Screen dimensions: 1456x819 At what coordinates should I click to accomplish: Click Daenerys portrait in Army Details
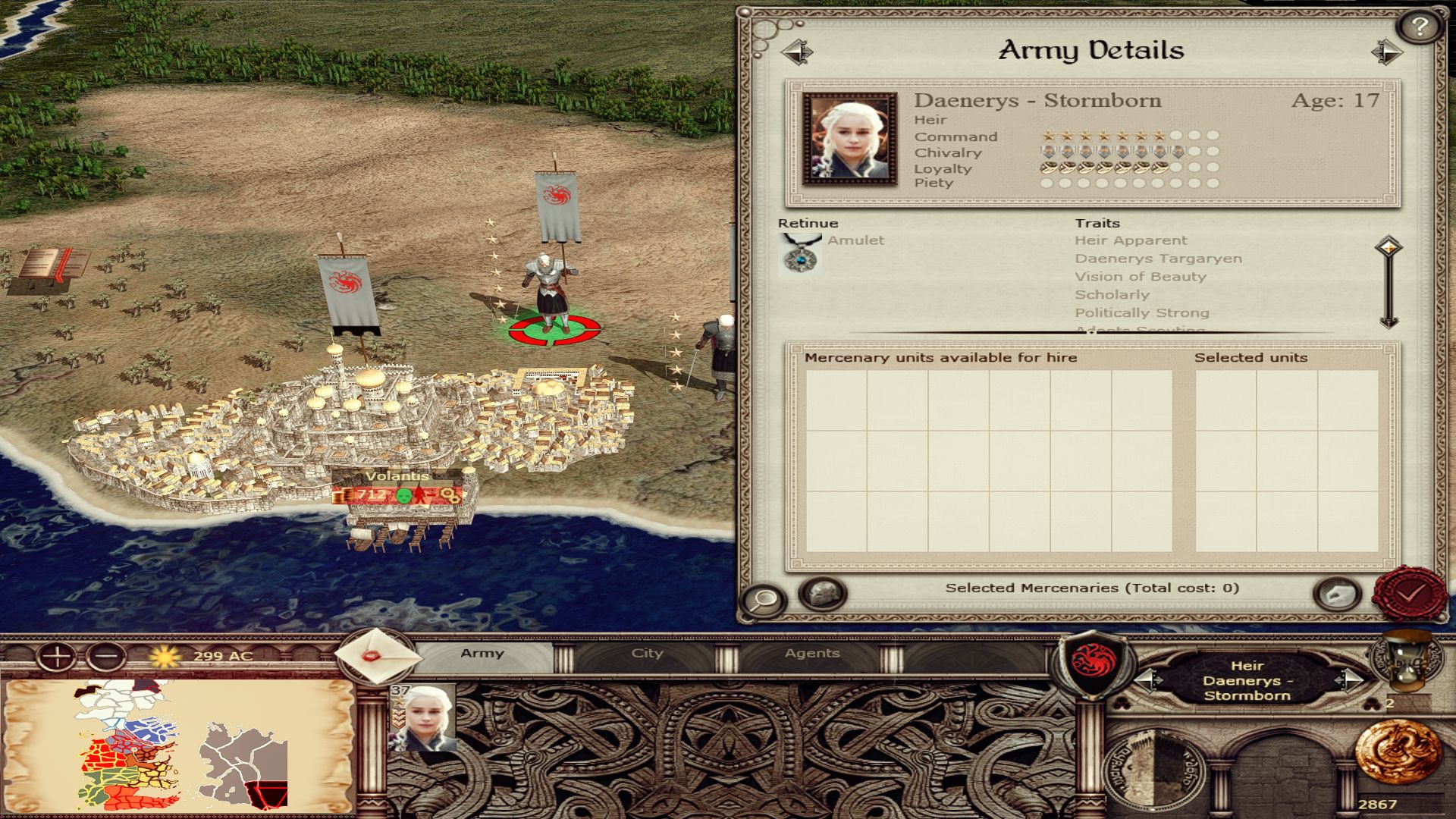click(850, 139)
